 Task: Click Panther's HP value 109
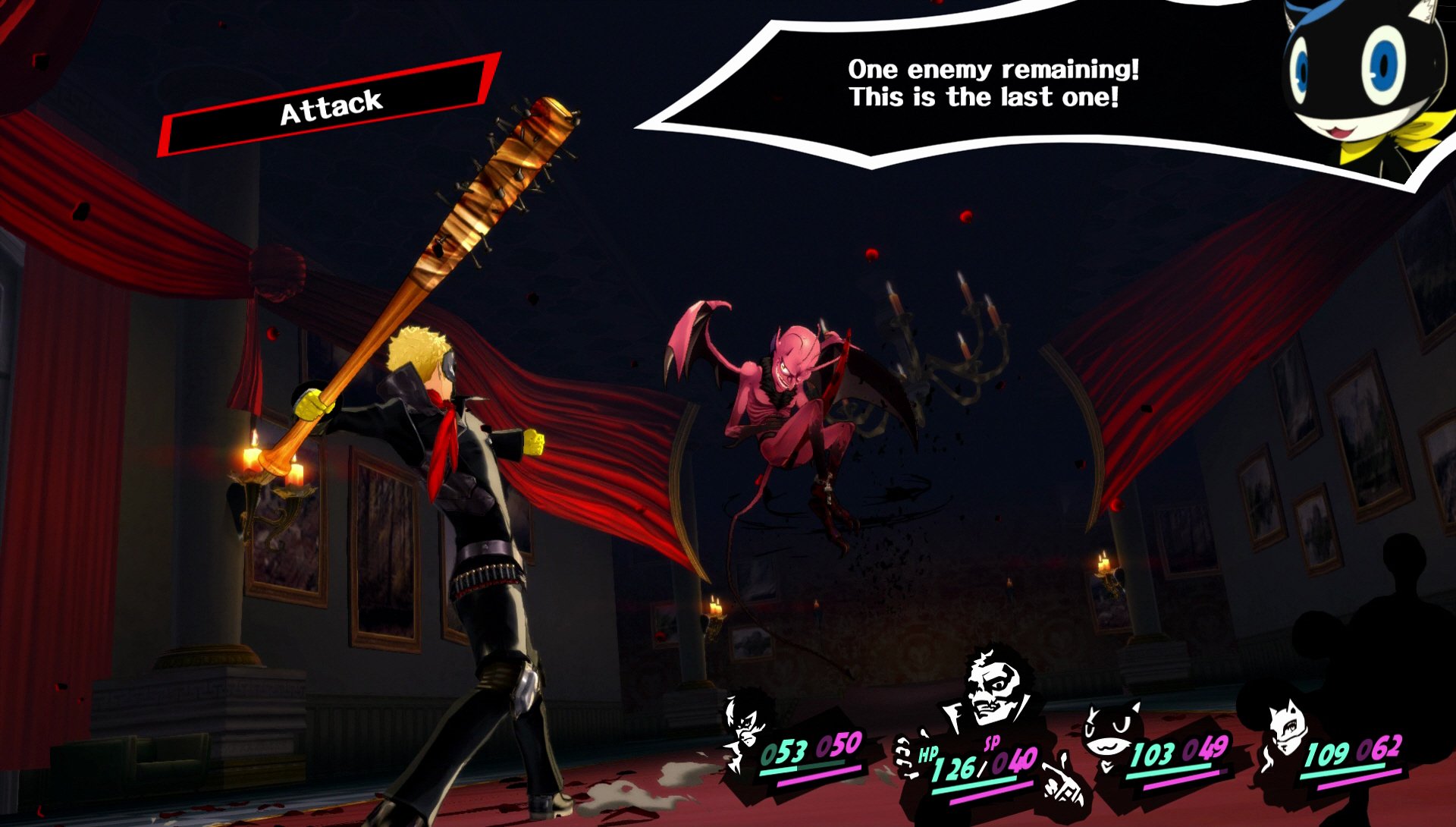point(1329,750)
